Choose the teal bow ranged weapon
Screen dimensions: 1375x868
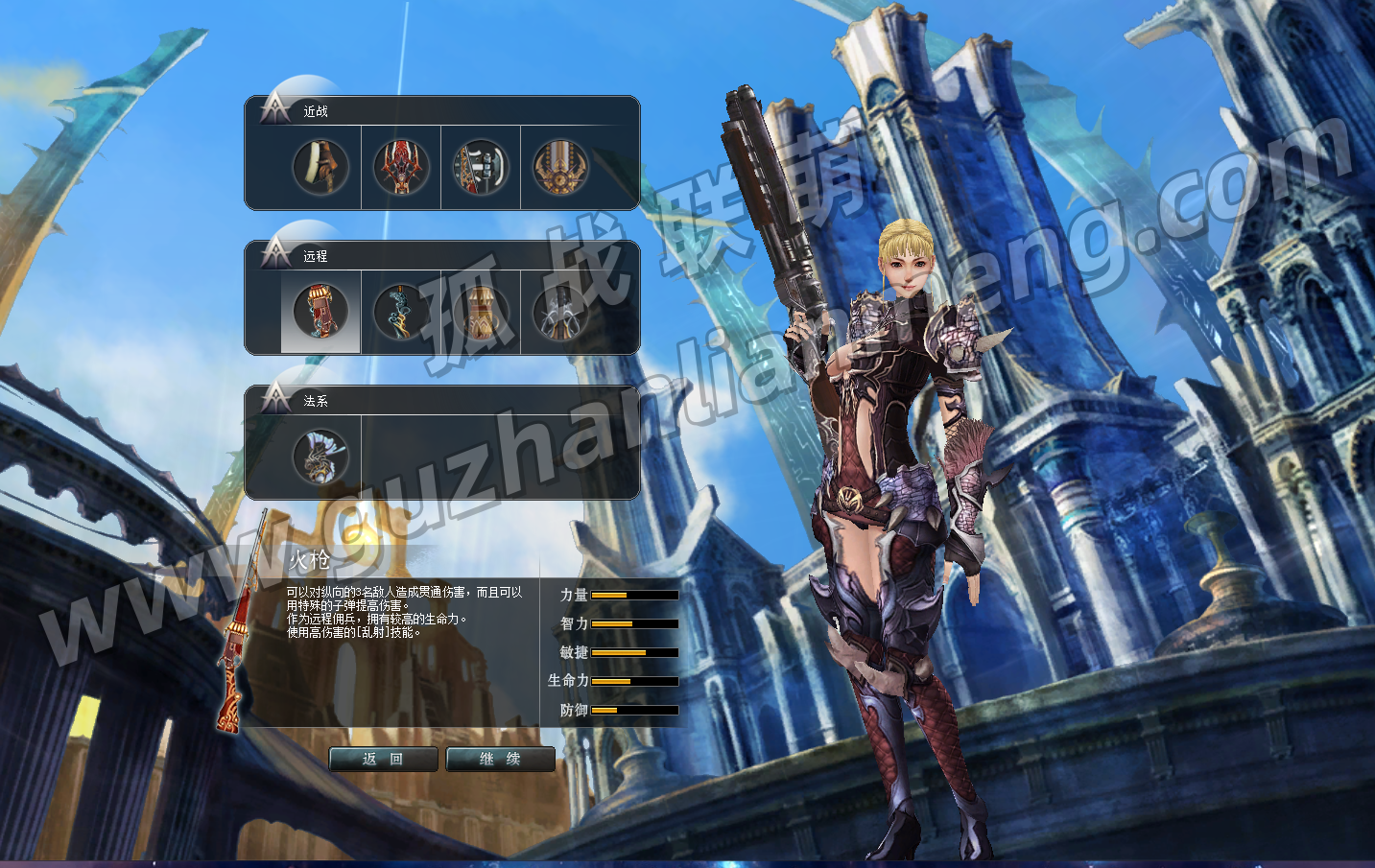pyautogui.click(x=400, y=312)
